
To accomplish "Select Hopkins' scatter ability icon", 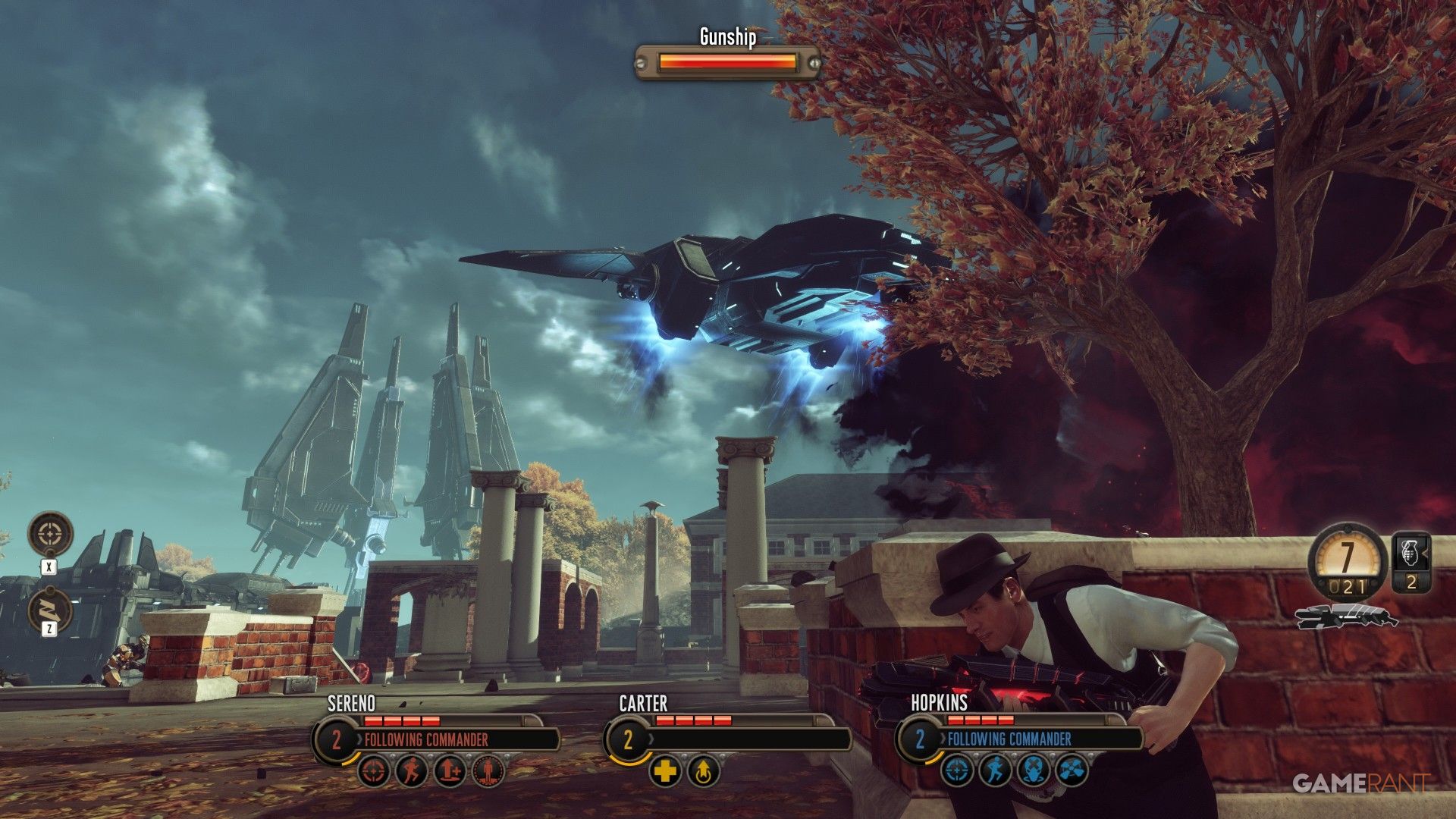I will 1072,769.
